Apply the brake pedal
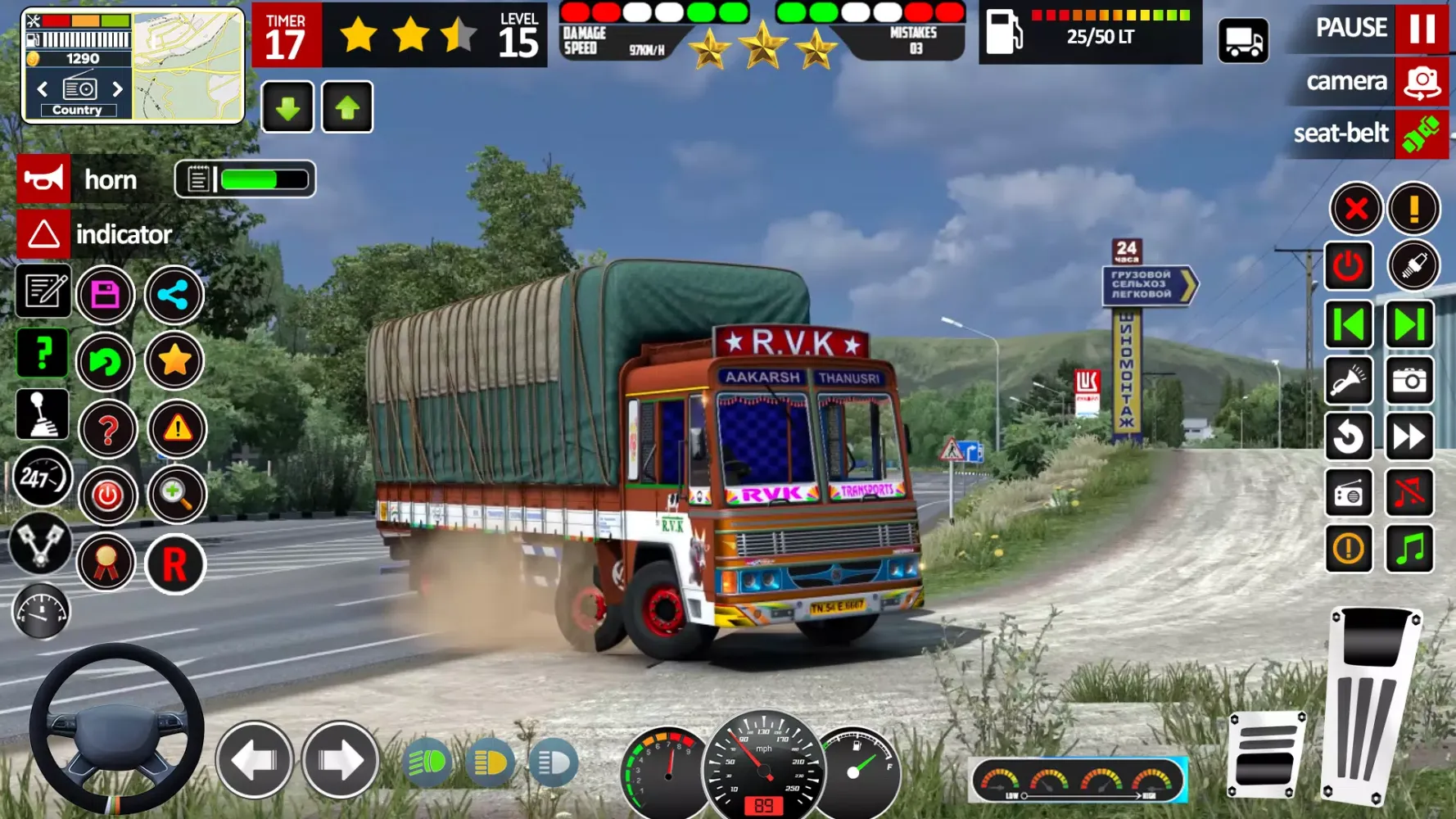The width and height of the screenshot is (1456, 819). [x=1265, y=754]
